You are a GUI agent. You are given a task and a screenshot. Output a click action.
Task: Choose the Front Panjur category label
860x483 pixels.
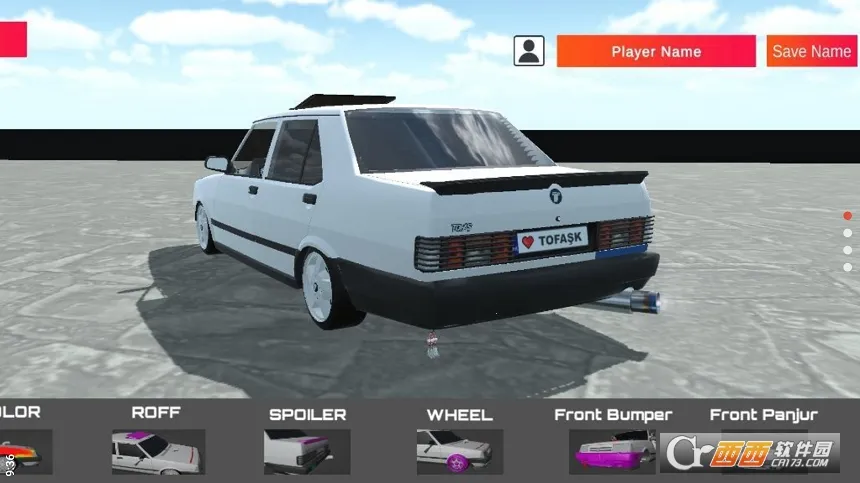pyautogui.click(x=763, y=414)
